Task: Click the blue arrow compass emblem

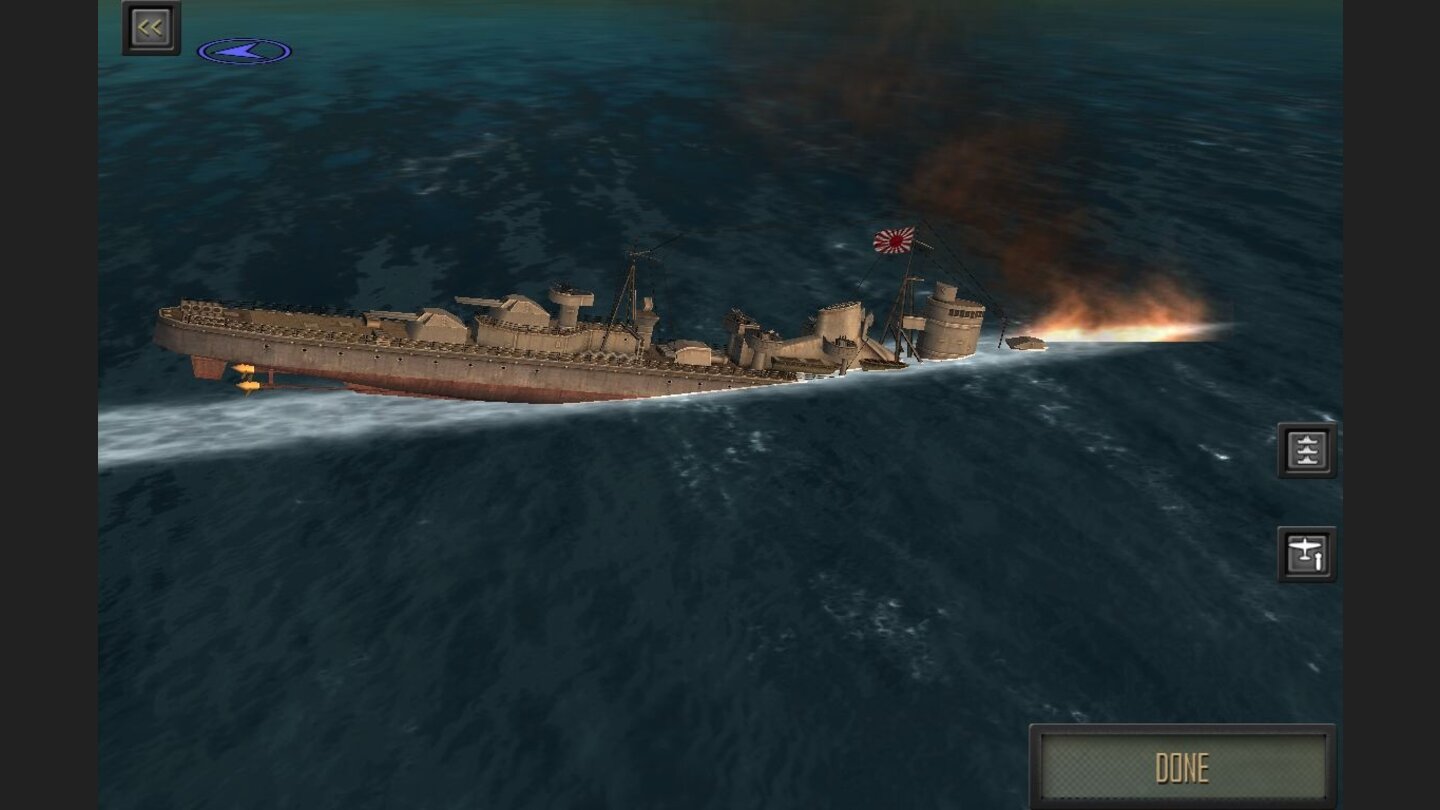Action: click(x=247, y=49)
